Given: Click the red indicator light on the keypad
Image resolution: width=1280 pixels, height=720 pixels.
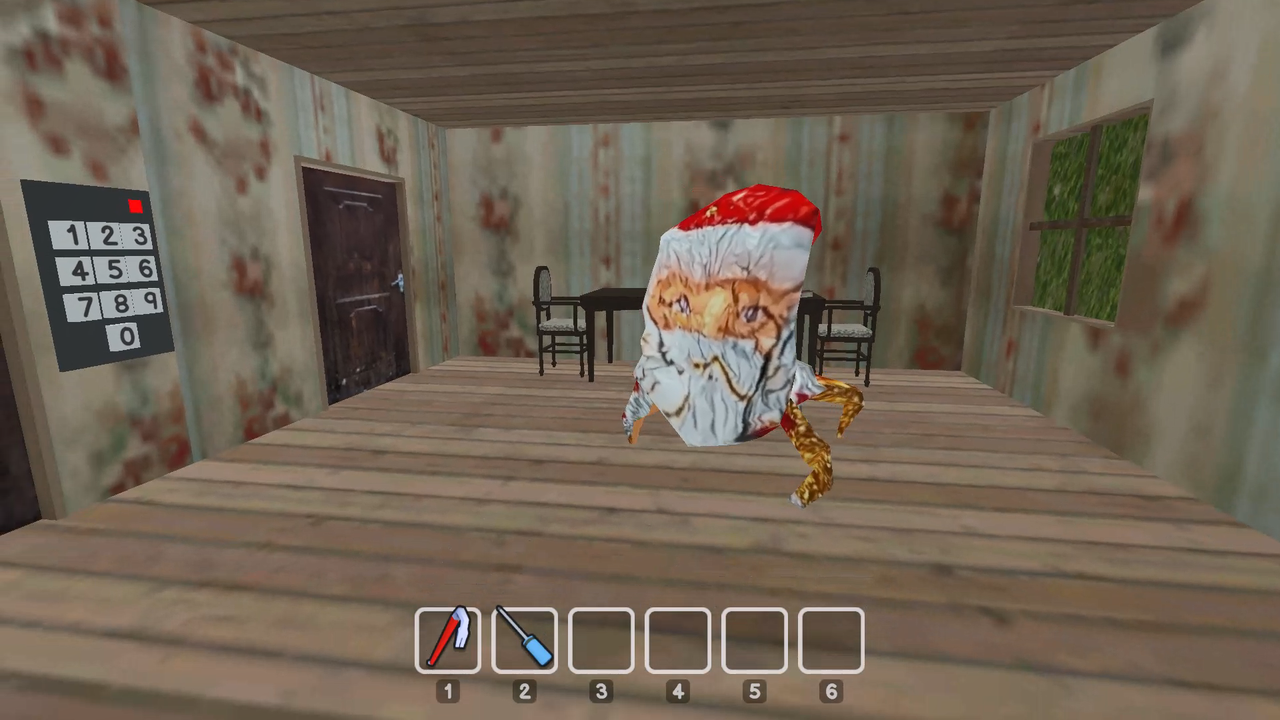Looking at the screenshot, I should pos(136,206).
